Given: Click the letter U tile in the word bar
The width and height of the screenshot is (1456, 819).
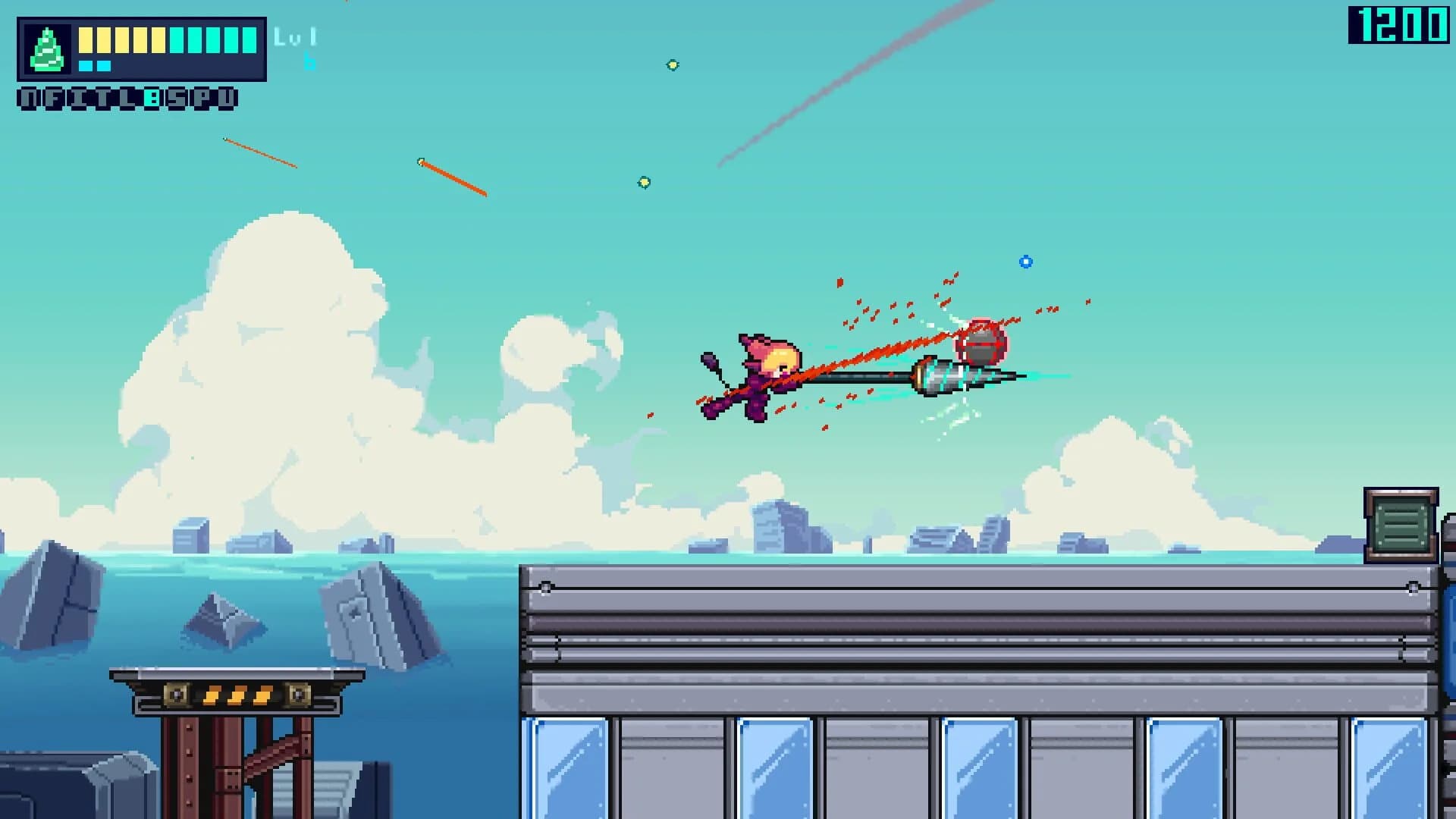Looking at the screenshot, I should coord(227,99).
